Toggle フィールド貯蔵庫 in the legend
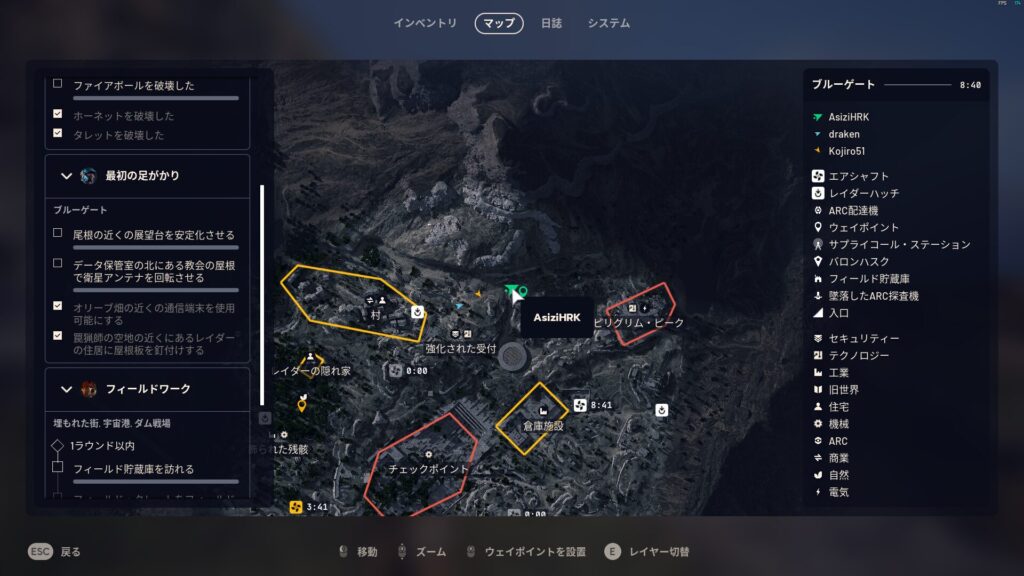 coord(869,279)
